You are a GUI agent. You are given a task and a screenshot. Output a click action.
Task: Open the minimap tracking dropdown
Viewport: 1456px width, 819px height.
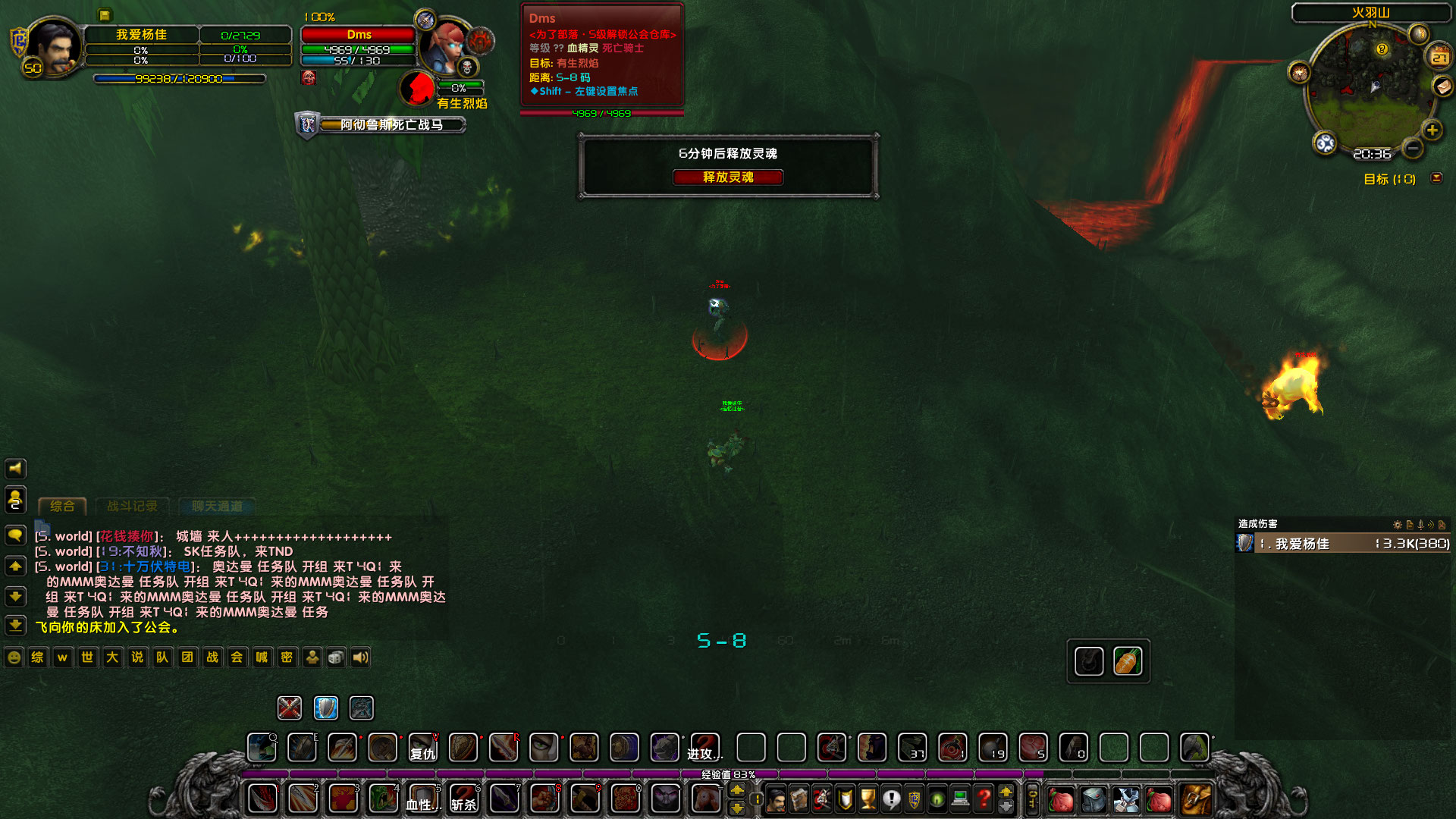click(1323, 141)
